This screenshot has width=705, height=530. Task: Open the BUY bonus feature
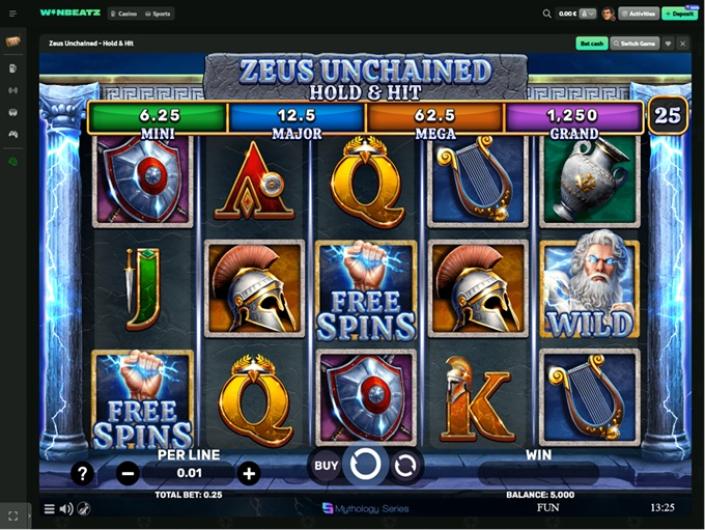click(326, 465)
